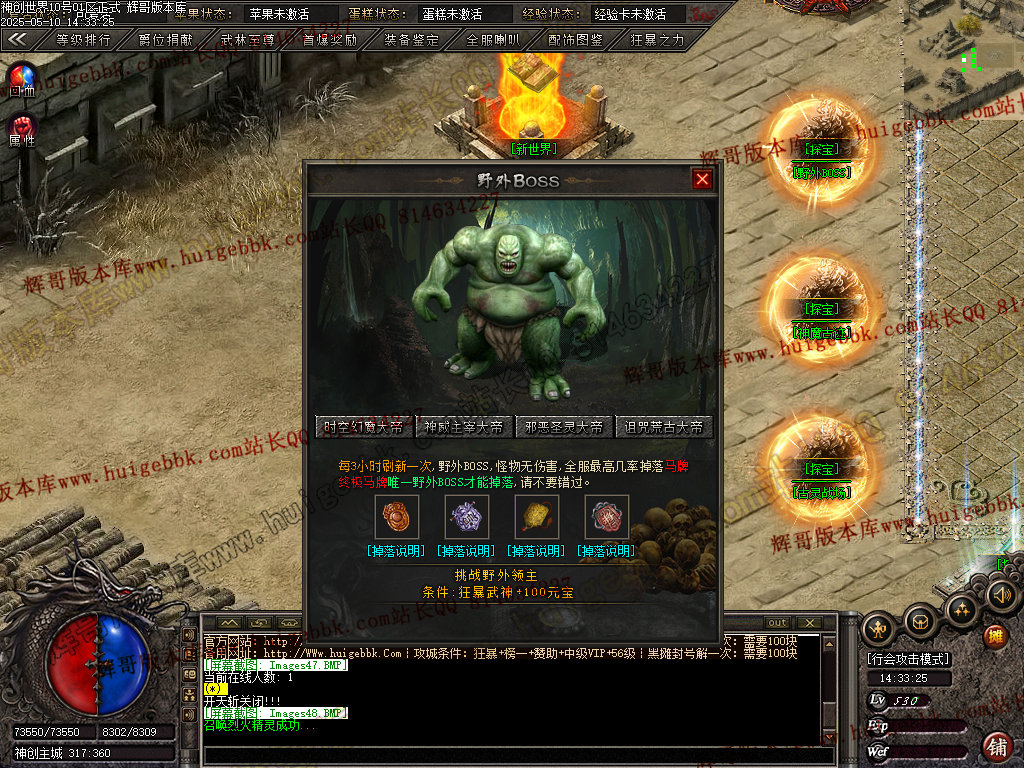Open the 铺 shop button
The width and height of the screenshot is (1024, 768).
[x=996, y=747]
